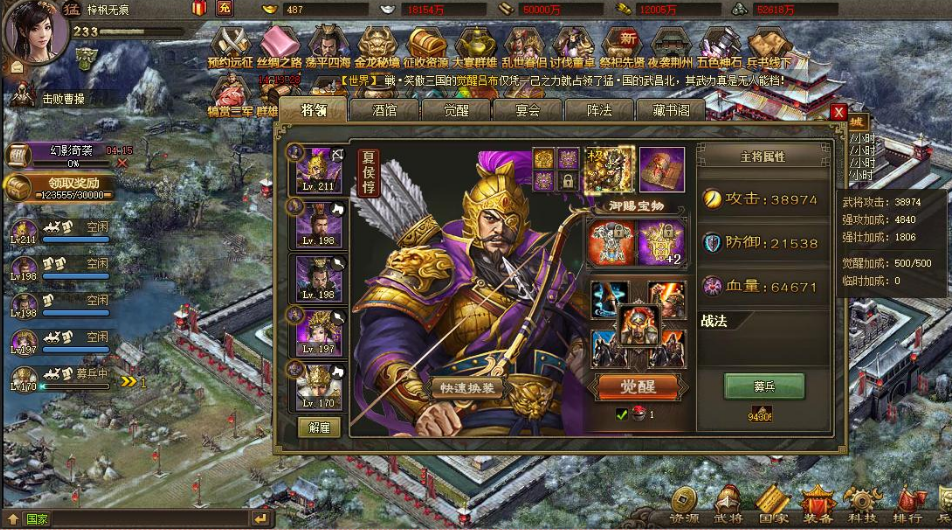Select the Lv. 211 general portrait
The width and height of the screenshot is (952, 530).
(x=320, y=169)
